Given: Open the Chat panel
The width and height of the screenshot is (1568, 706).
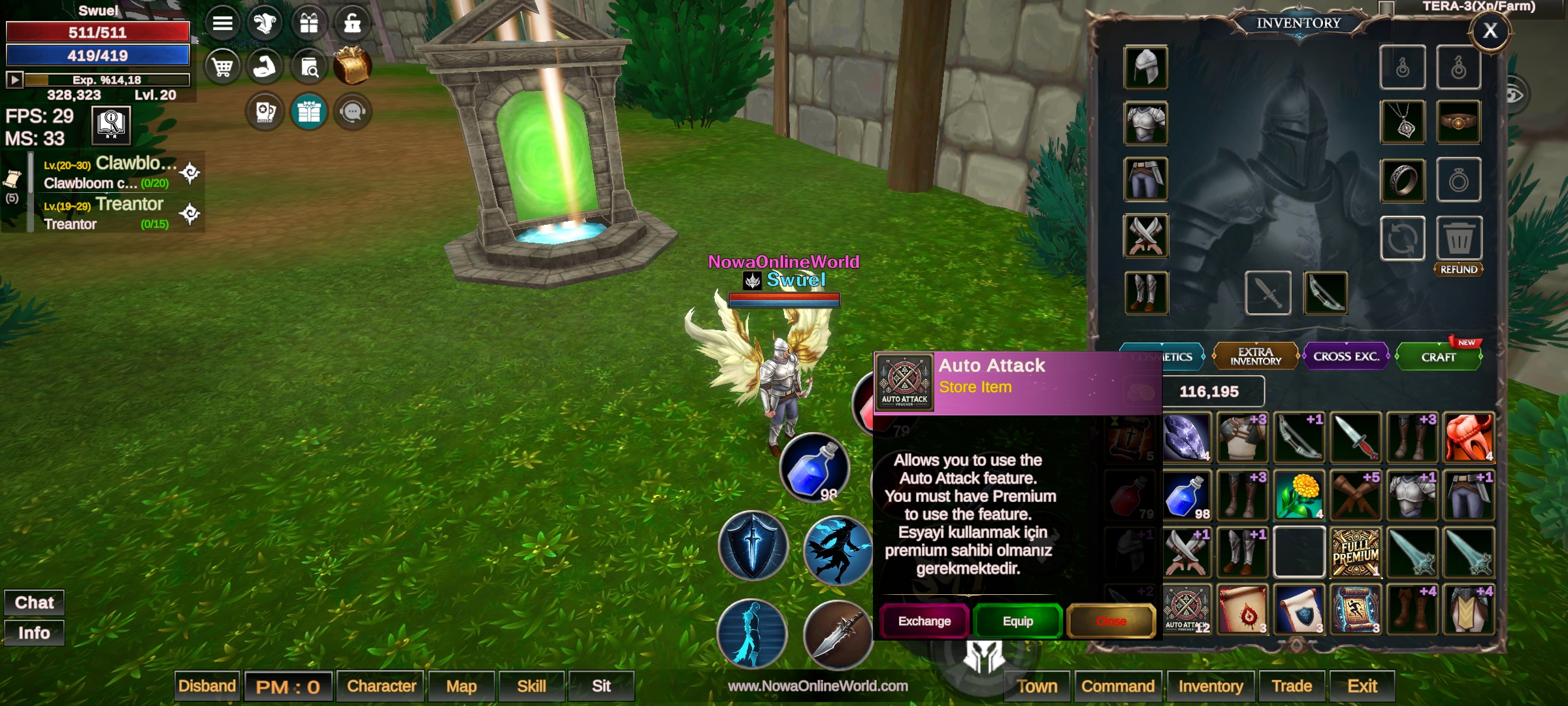Looking at the screenshot, I should (x=34, y=602).
